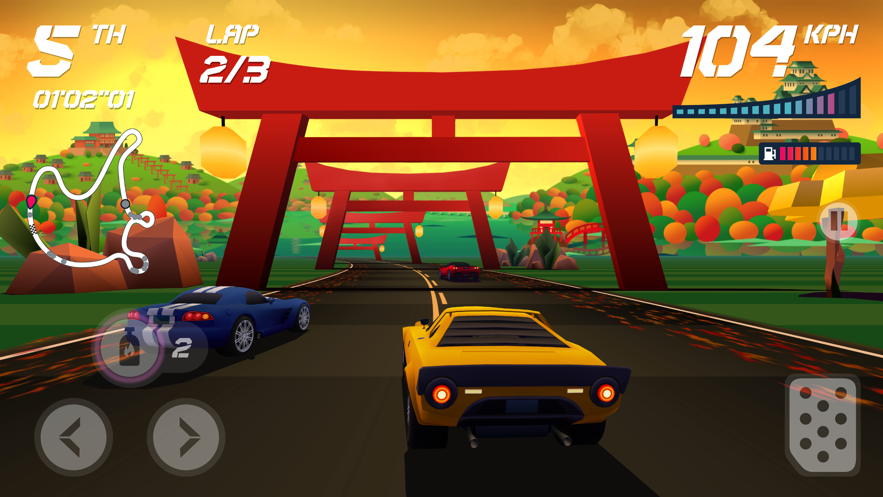Tap the gas pedal

(x=823, y=425)
